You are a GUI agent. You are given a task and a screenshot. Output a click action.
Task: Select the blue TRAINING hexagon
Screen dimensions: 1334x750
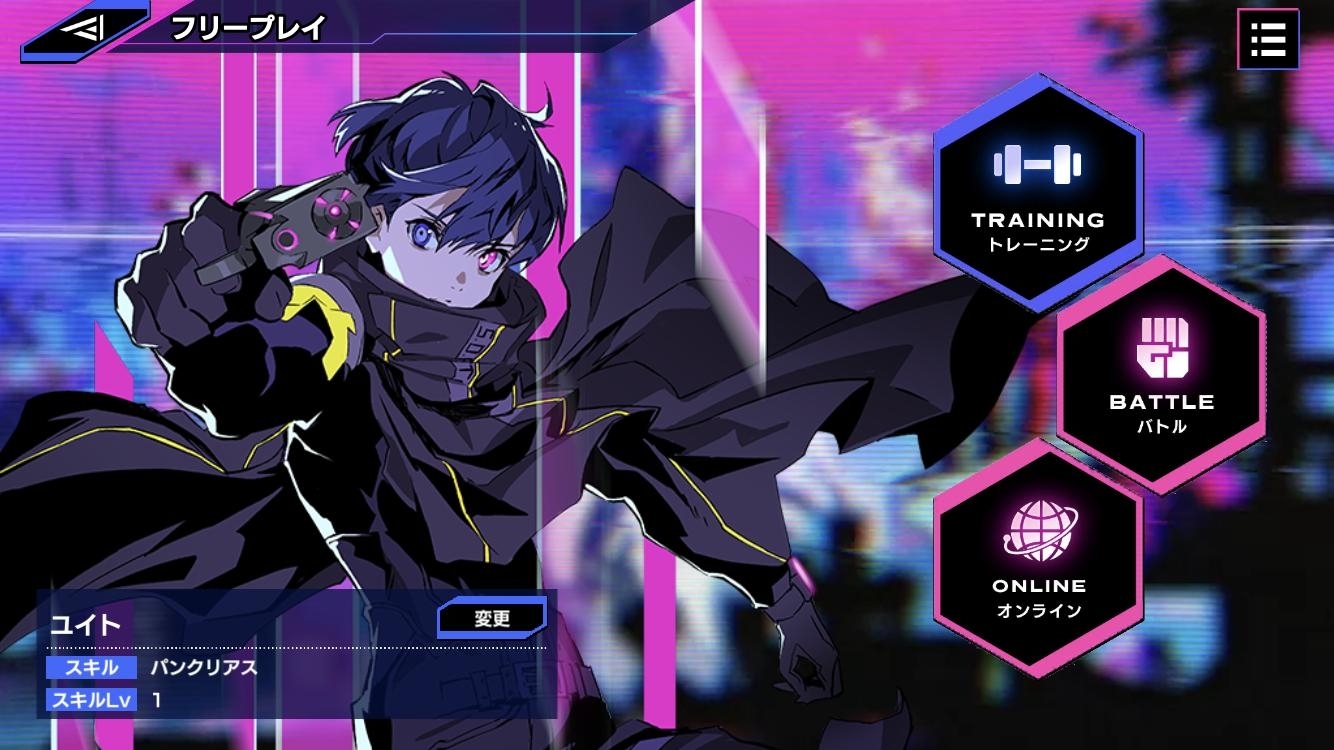click(1035, 190)
